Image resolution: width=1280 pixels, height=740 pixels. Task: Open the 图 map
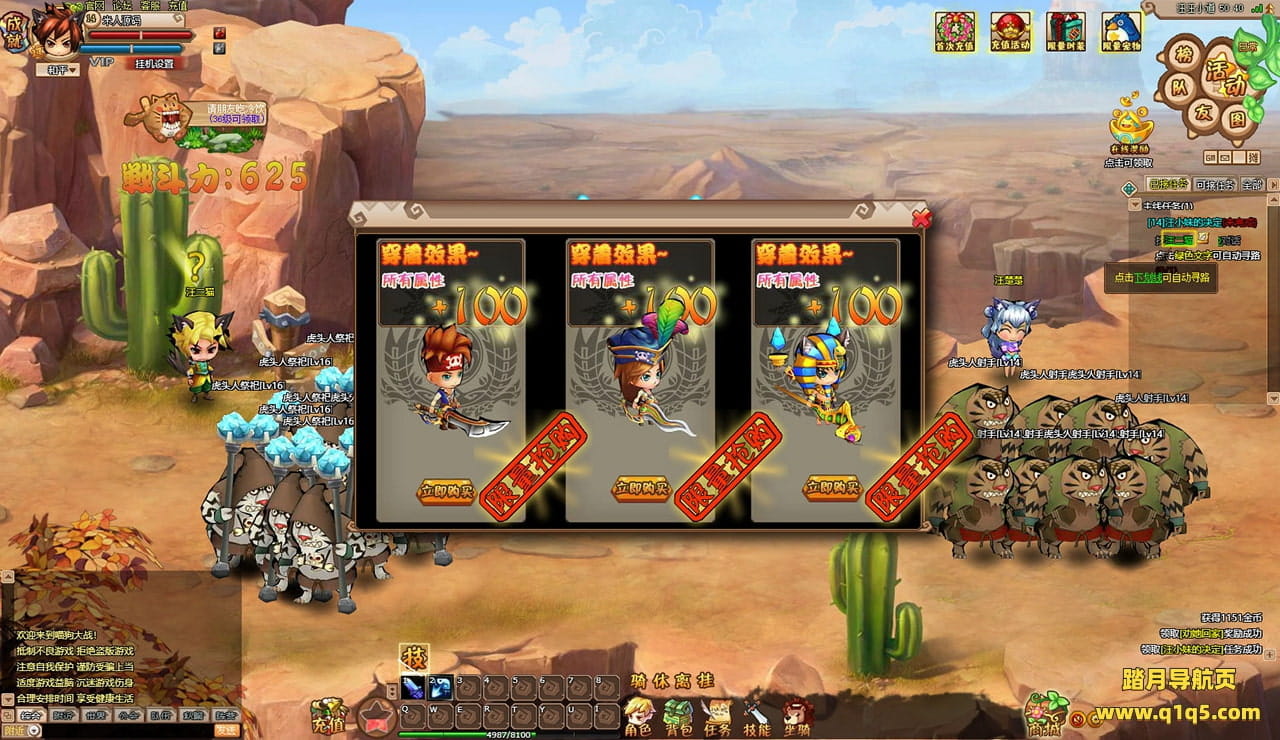tap(1237, 119)
